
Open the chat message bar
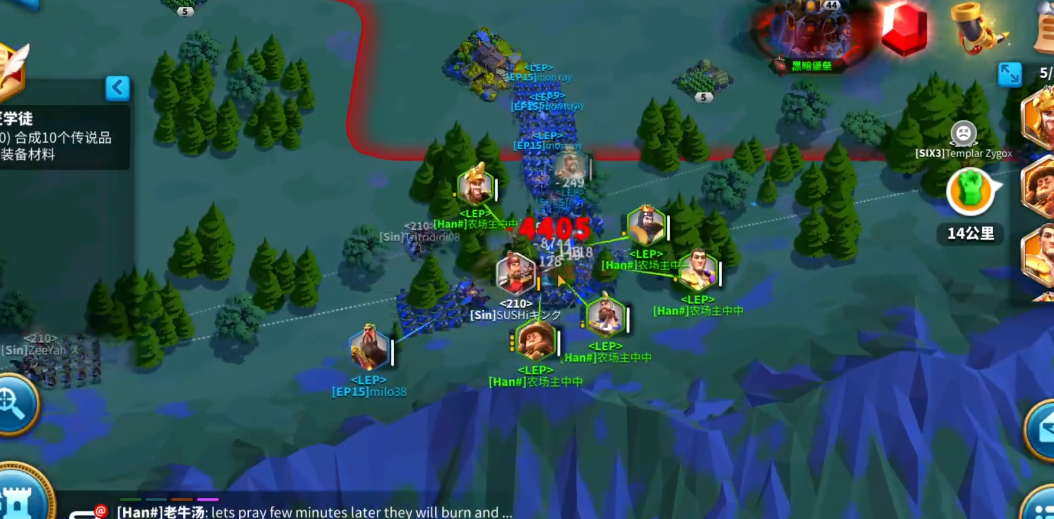coord(310,512)
